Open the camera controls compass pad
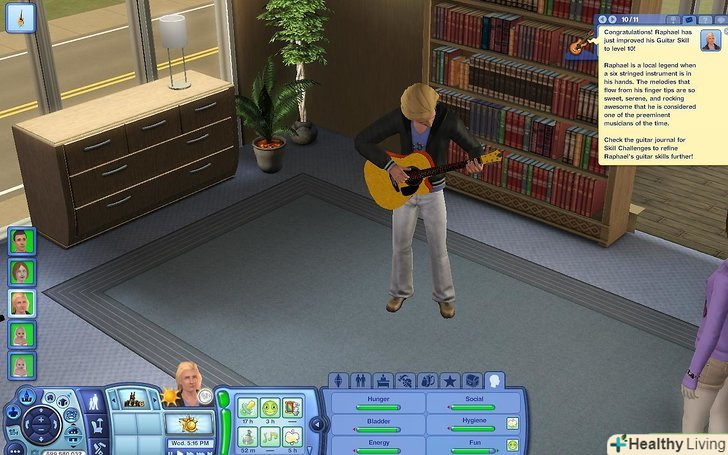Image resolution: width=728 pixels, height=455 pixels. tap(43, 423)
